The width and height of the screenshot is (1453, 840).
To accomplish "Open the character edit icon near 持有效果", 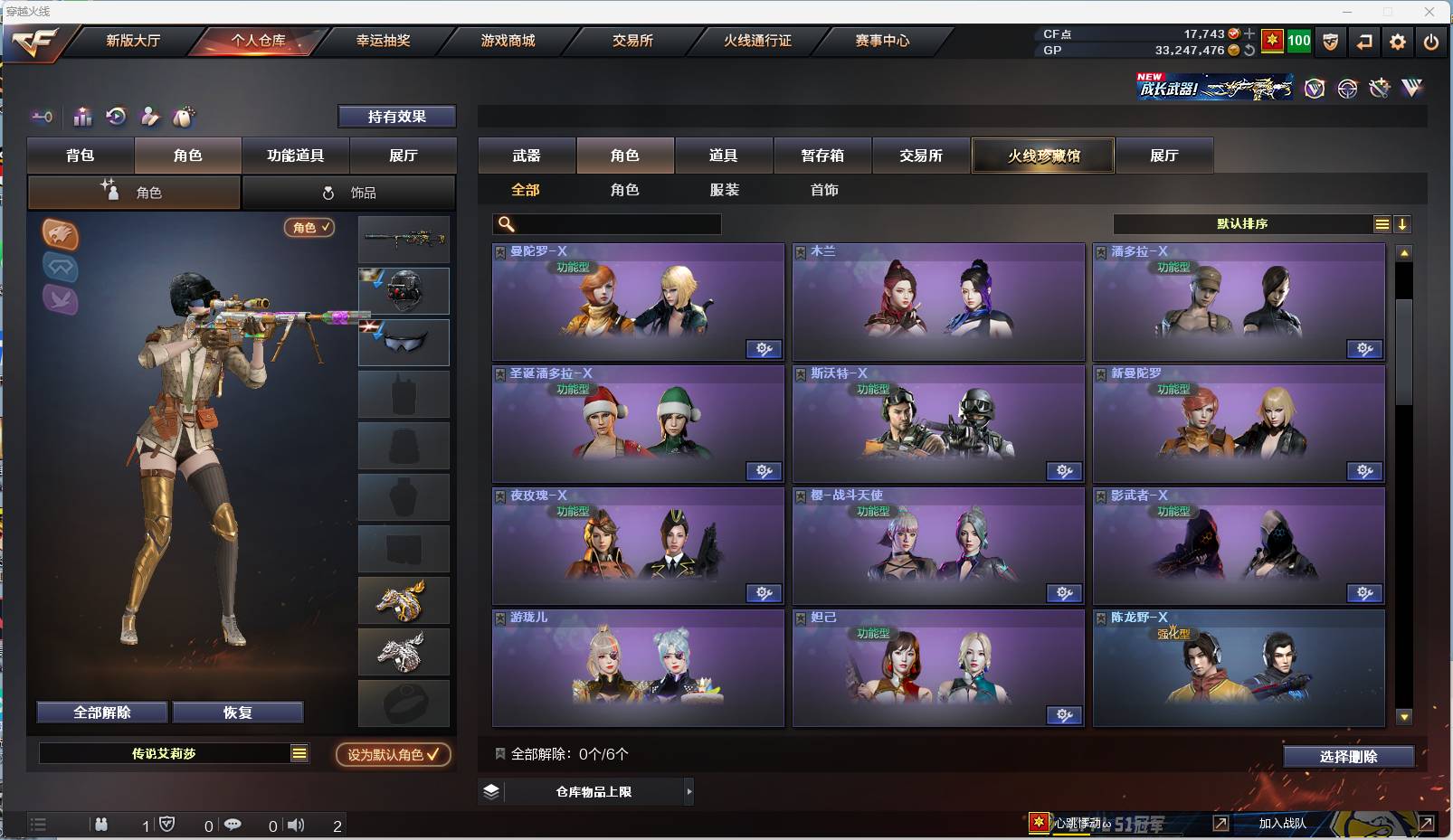I will pyautogui.click(x=149, y=117).
